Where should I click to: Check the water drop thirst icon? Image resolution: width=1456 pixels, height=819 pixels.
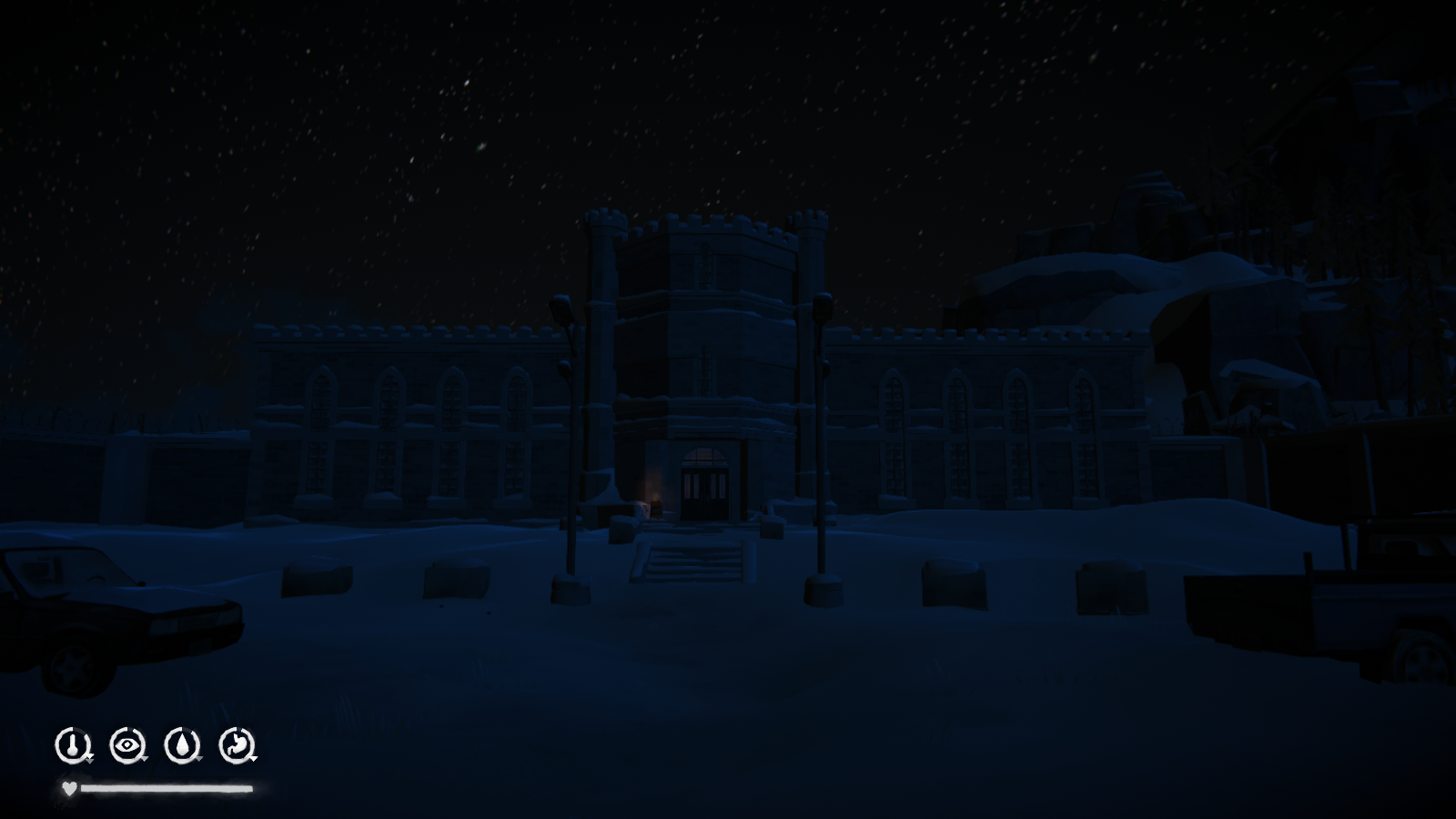coord(182,745)
